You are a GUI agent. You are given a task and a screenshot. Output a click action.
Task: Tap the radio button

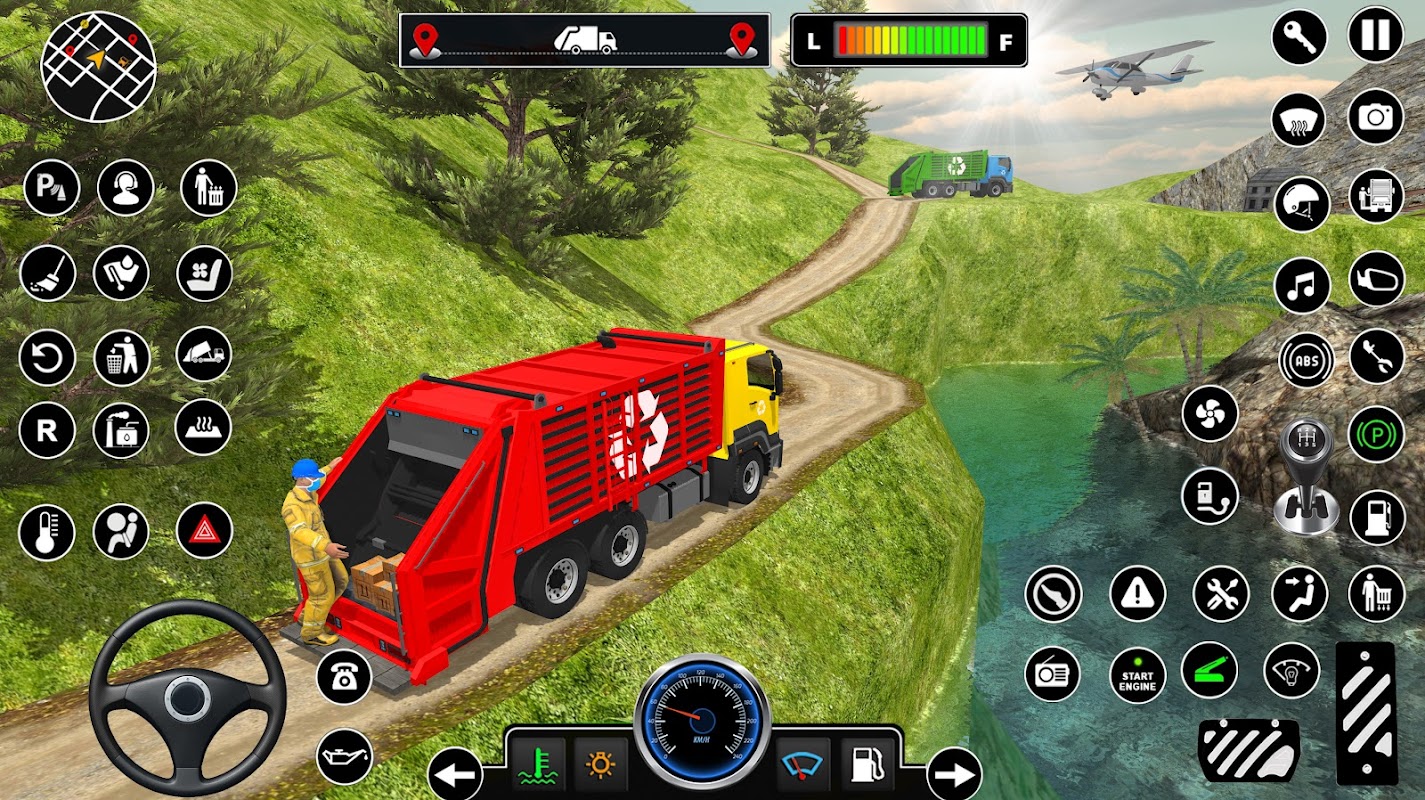click(1052, 673)
